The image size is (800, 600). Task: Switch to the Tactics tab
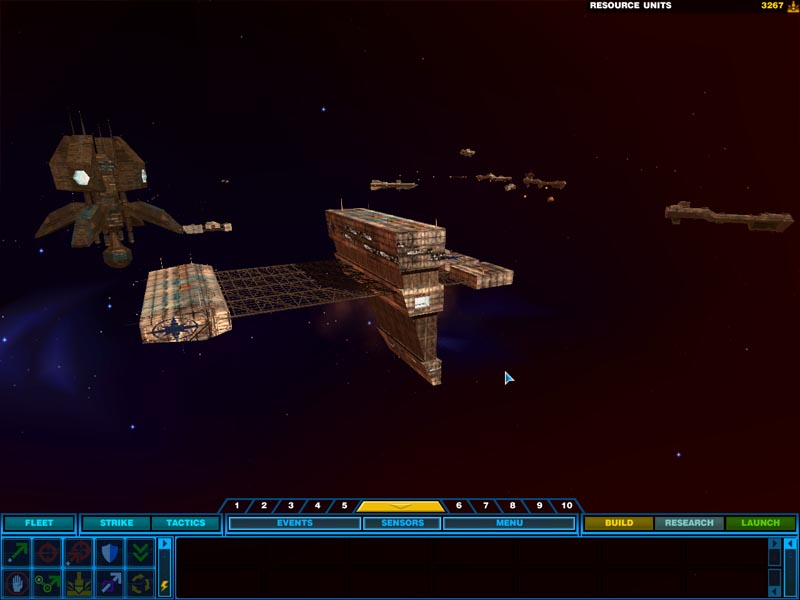pyautogui.click(x=185, y=523)
